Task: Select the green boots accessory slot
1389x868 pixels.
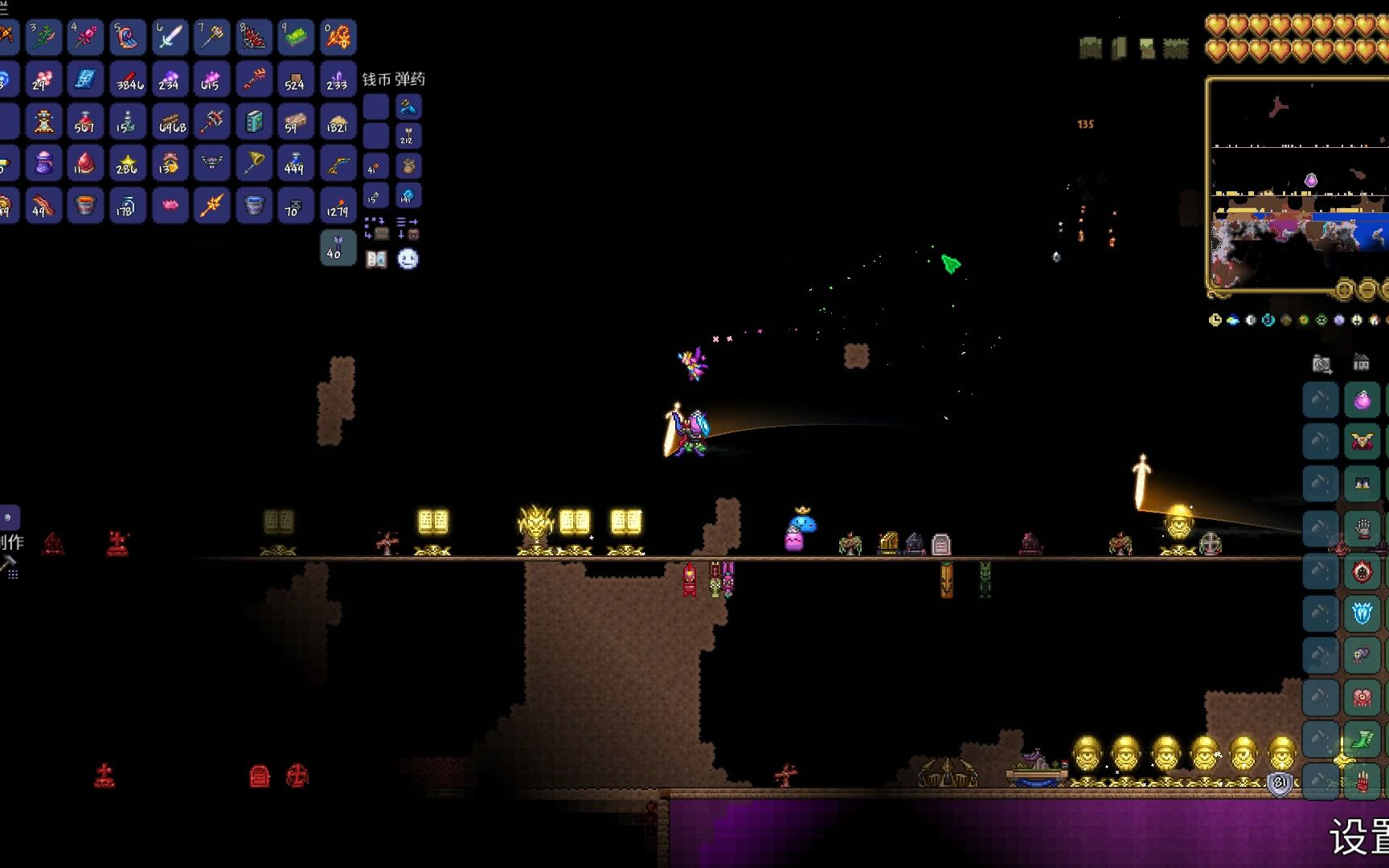Action: click(x=1362, y=739)
